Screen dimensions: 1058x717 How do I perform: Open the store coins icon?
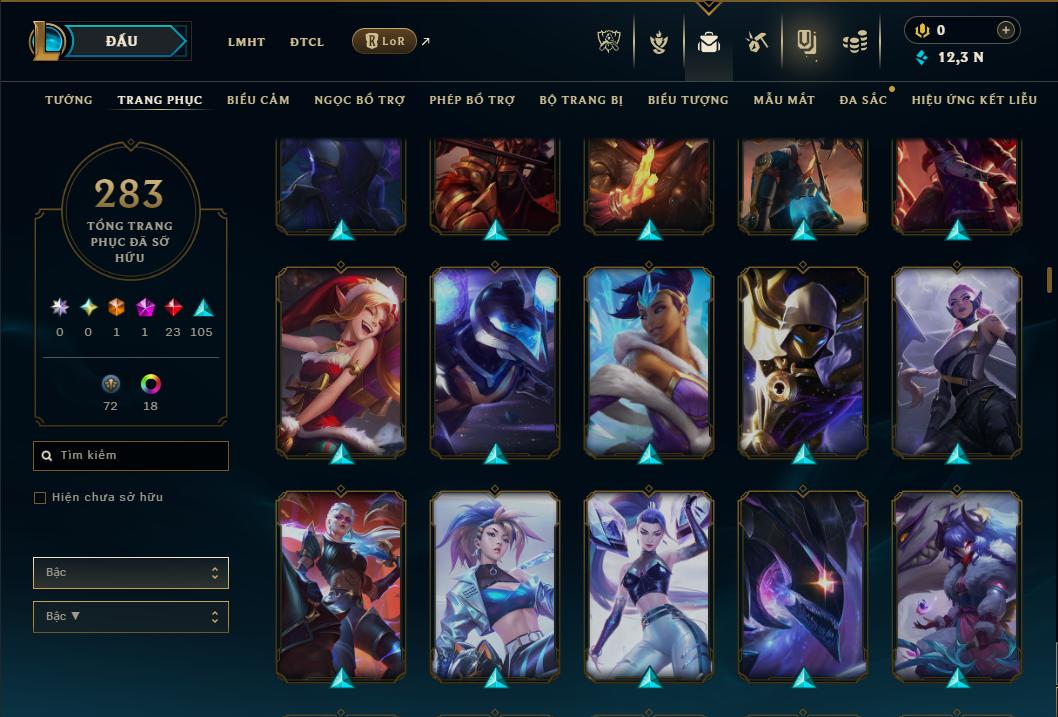(x=854, y=42)
